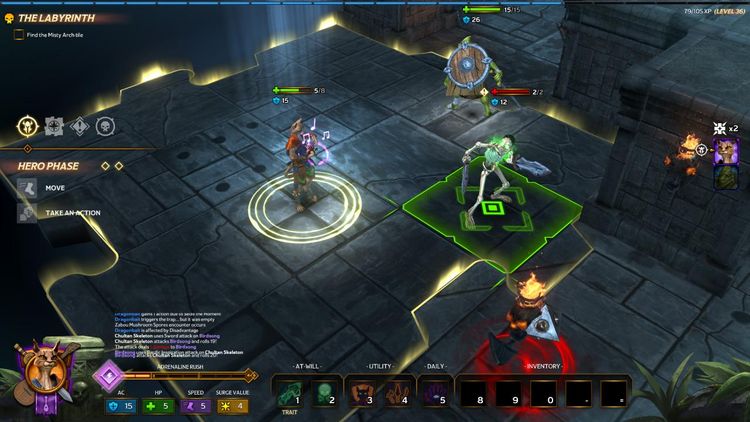Open the tabaxi hero portrait
Viewport: 750px width, 422px height.
[x=42, y=376]
